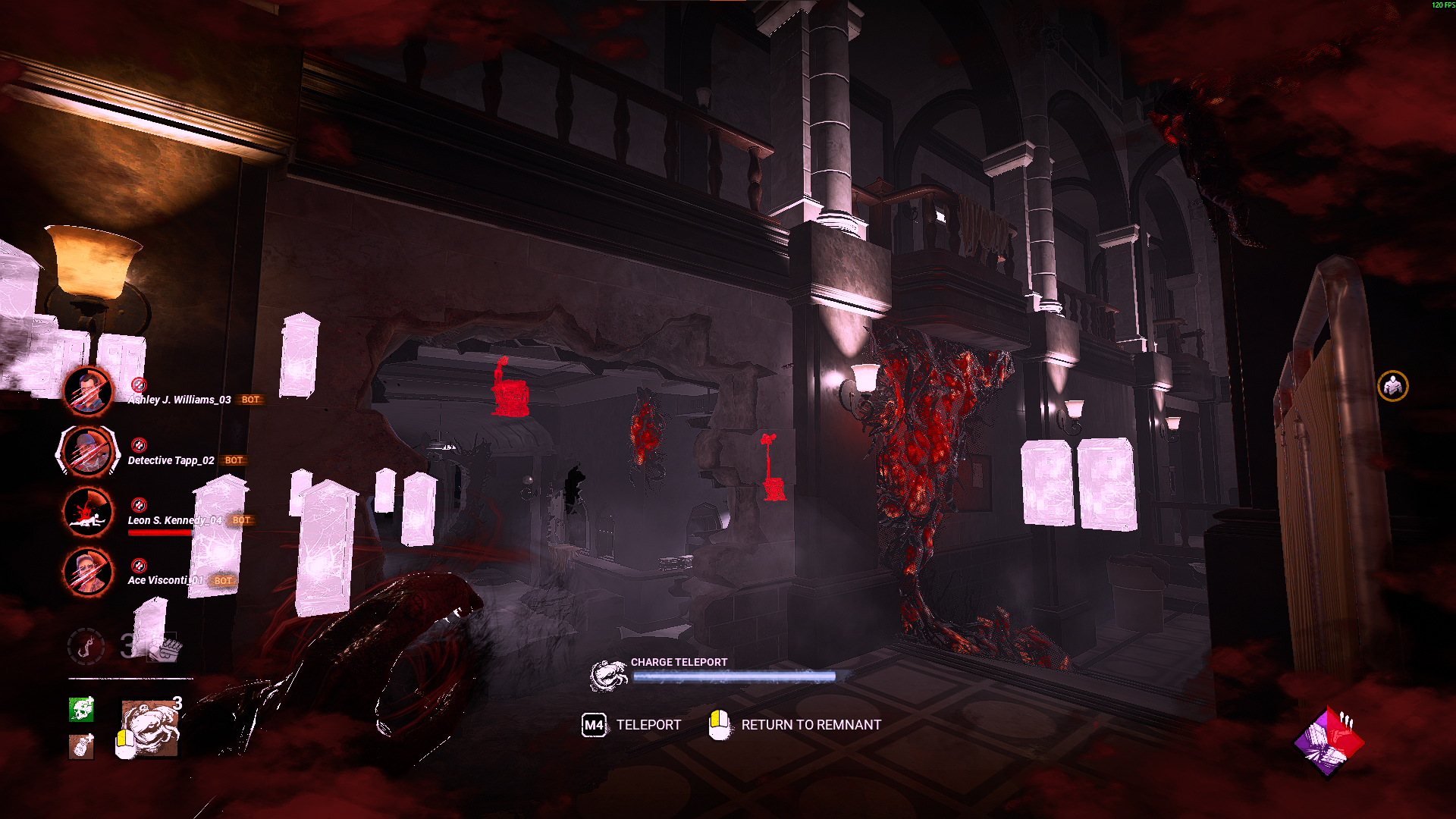The width and height of the screenshot is (1456, 819).
Task: Activate the killer power icon
Action: click(150, 728)
